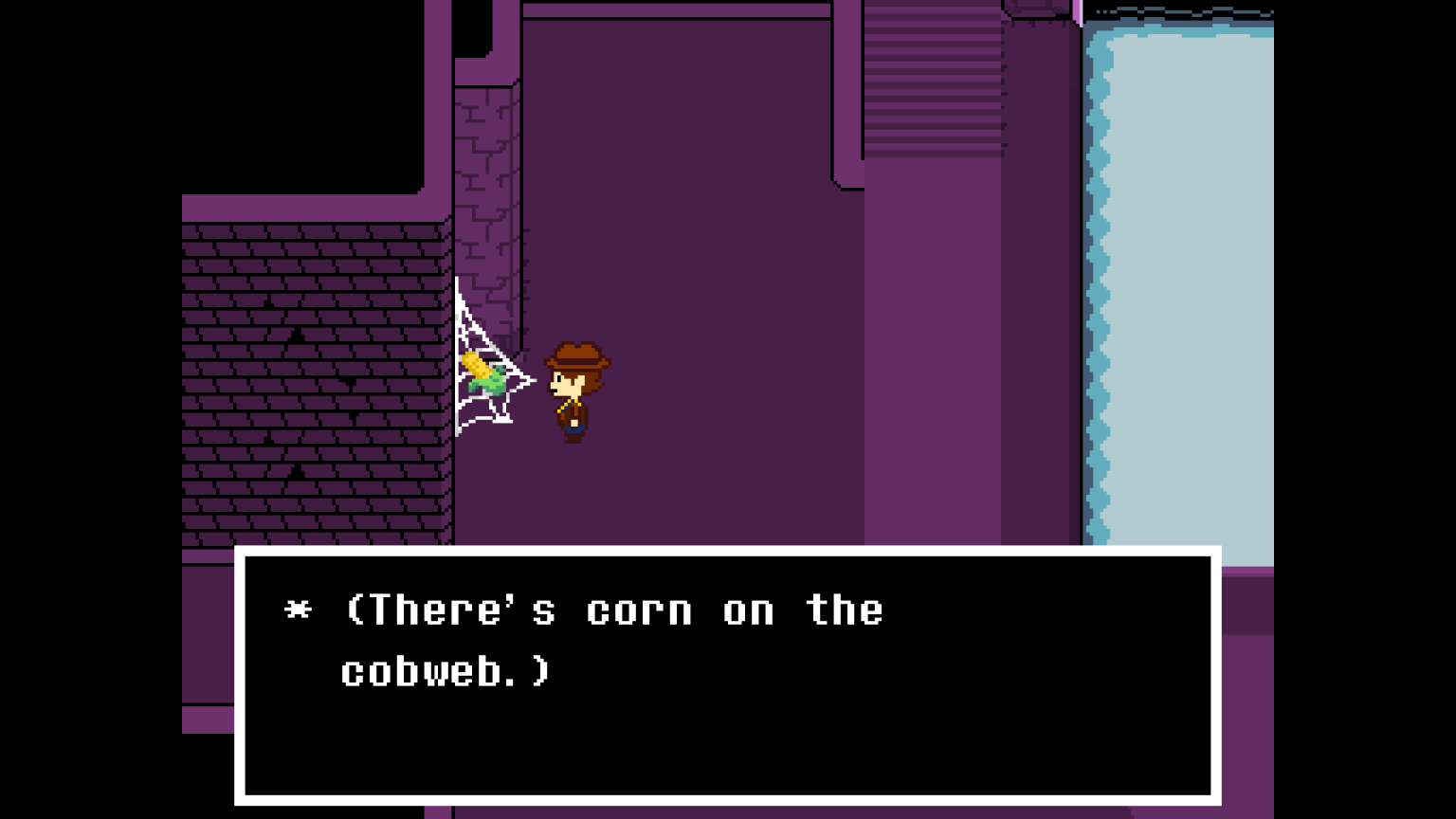Click the top edge of the brick wall
The height and width of the screenshot is (819, 1456).
point(313,209)
